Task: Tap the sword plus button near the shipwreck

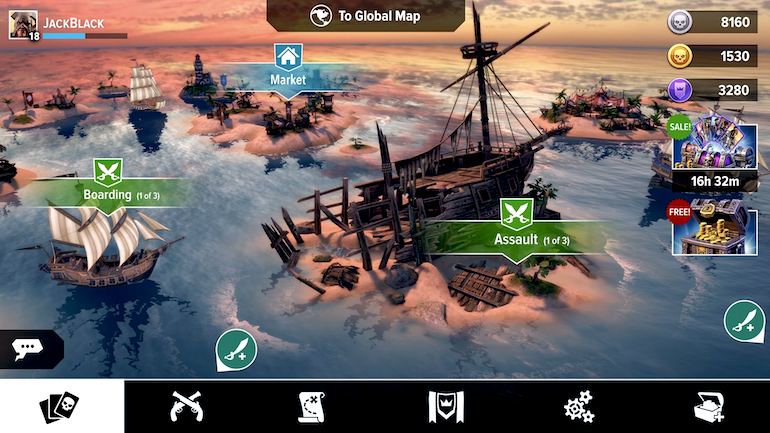Action: 236,349
